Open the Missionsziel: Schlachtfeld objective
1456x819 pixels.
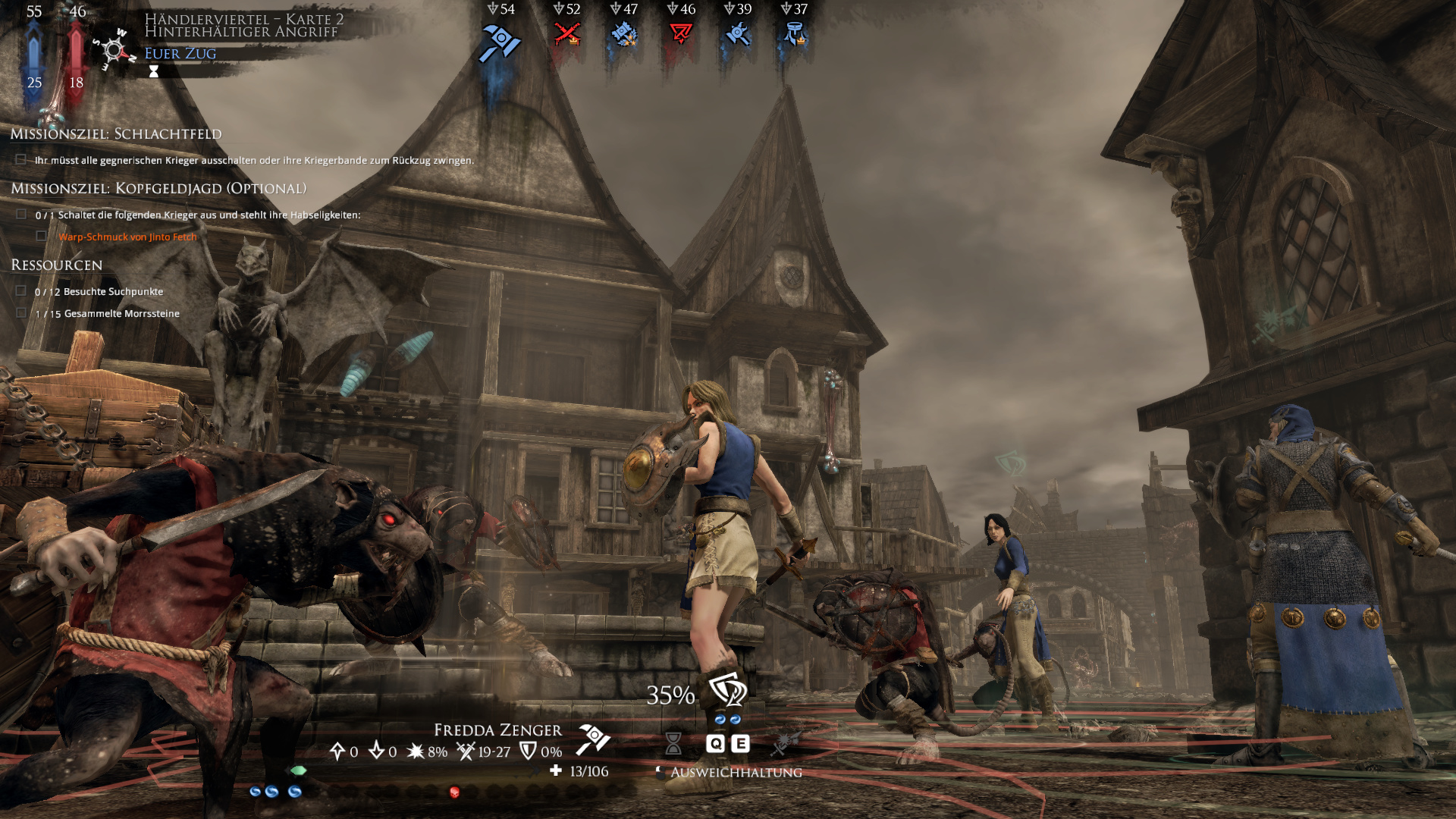(116, 134)
